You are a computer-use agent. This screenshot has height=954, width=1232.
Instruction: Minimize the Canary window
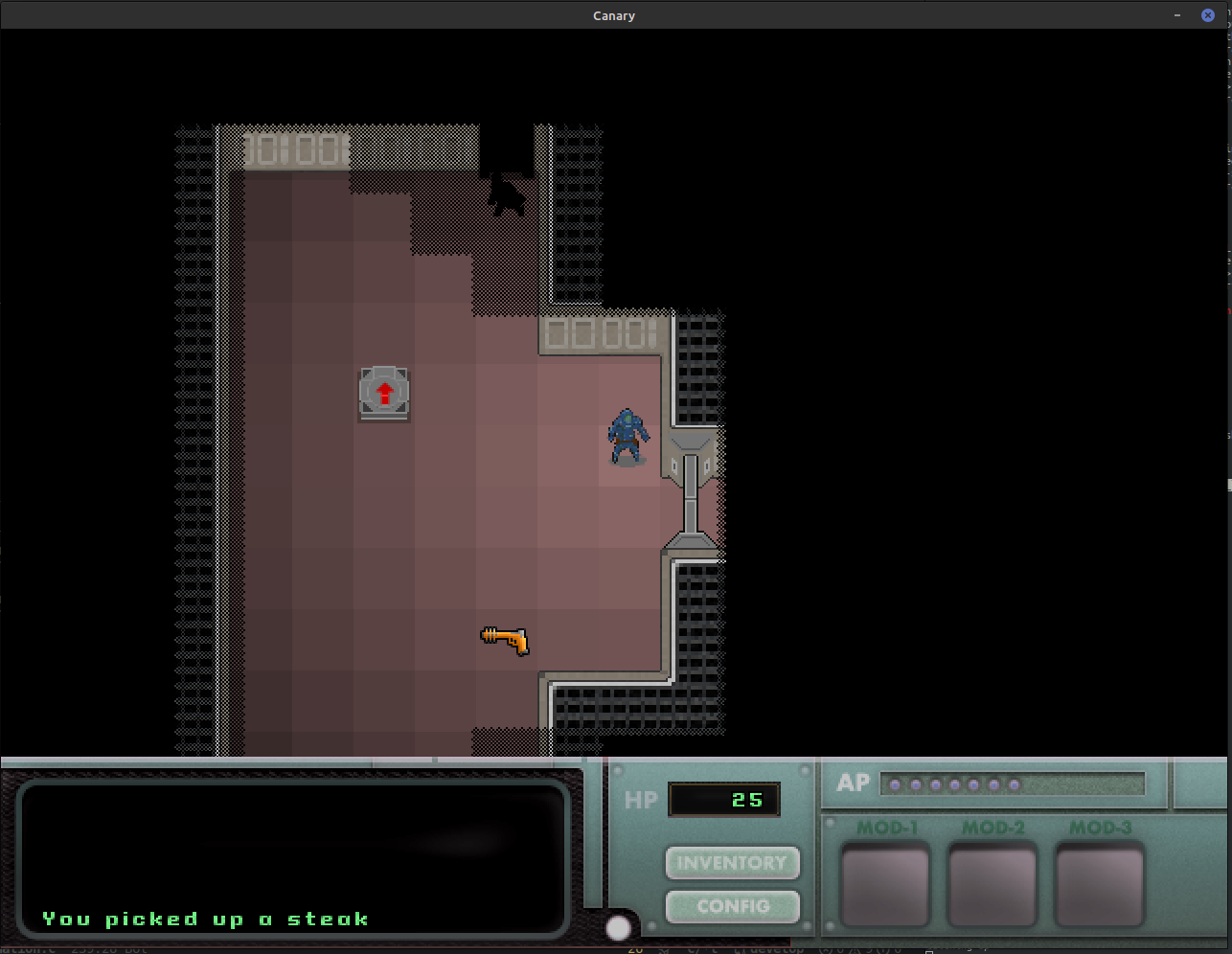[1177, 15]
